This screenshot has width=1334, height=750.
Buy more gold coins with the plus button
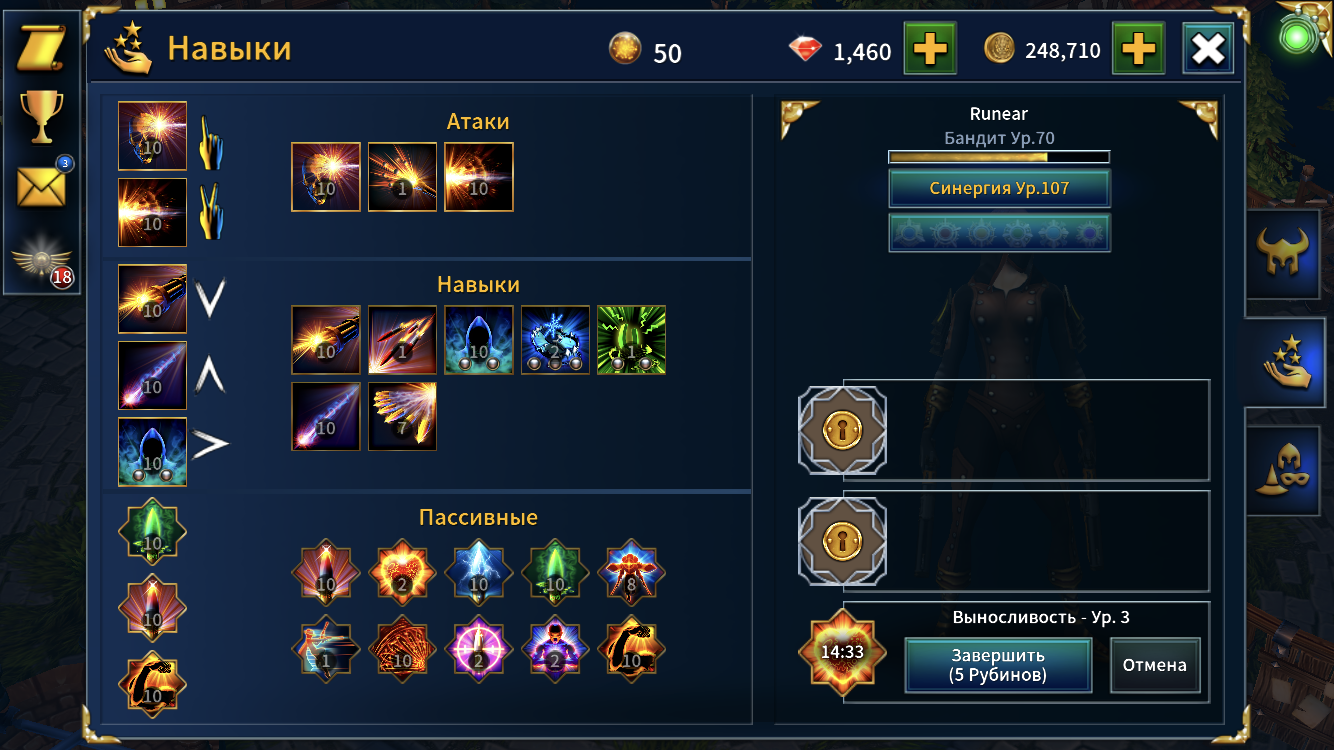point(1139,49)
